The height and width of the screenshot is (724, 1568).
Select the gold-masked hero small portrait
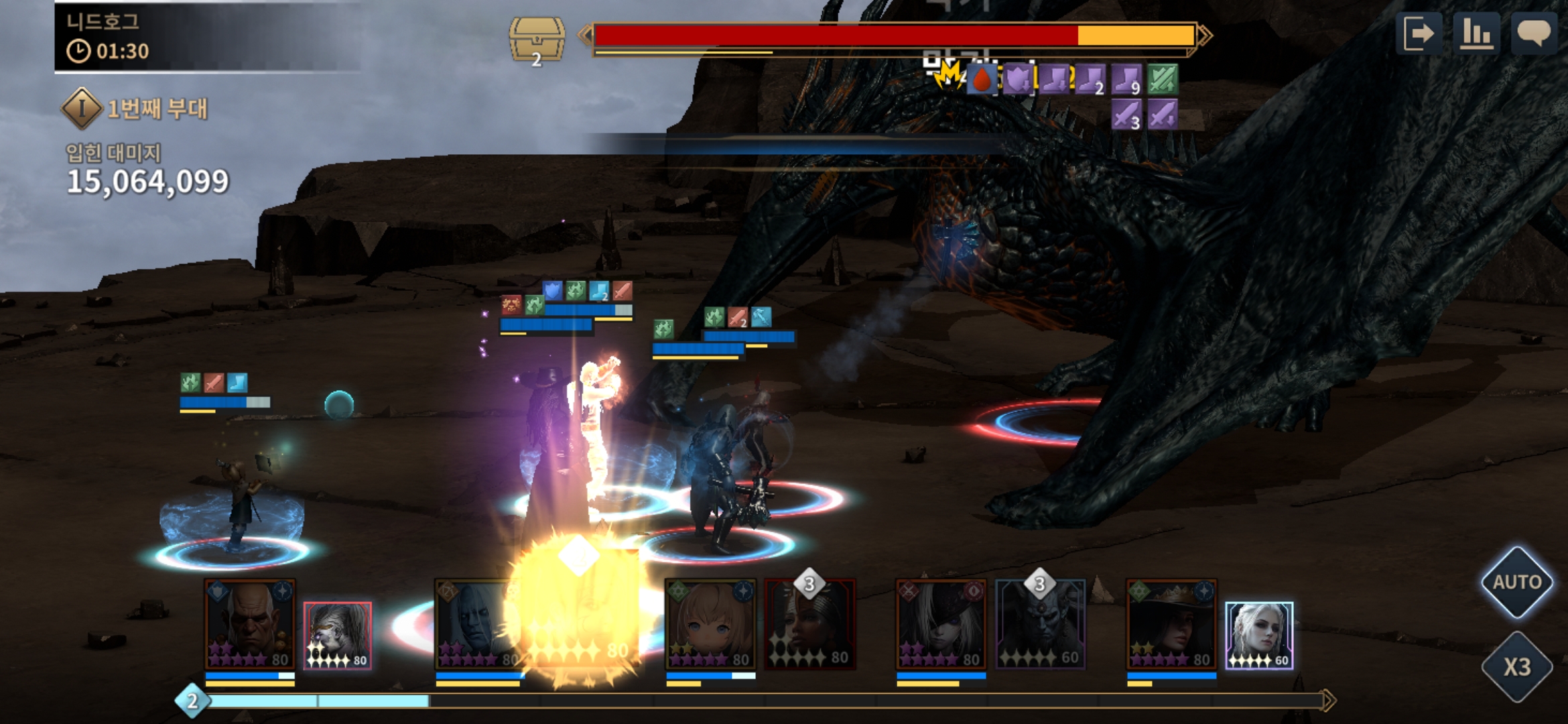pyautogui.click(x=338, y=635)
